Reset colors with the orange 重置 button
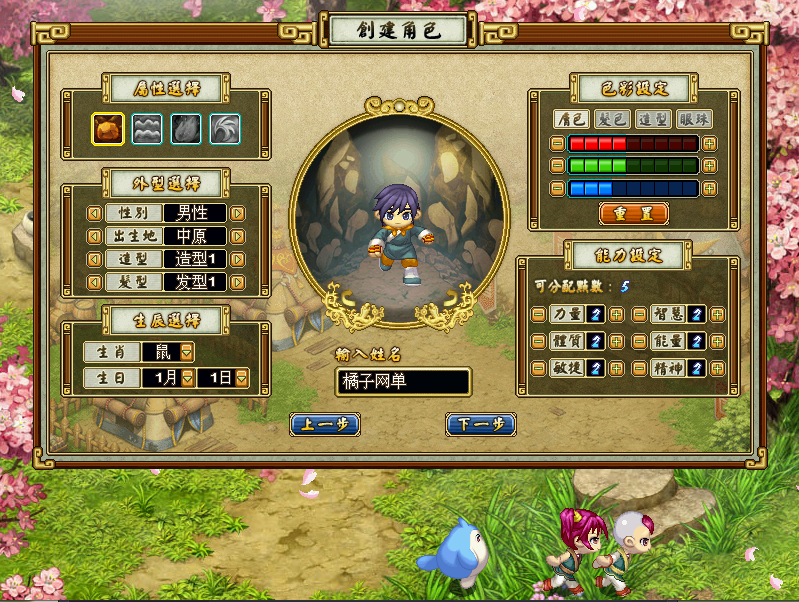 pos(634,213)
